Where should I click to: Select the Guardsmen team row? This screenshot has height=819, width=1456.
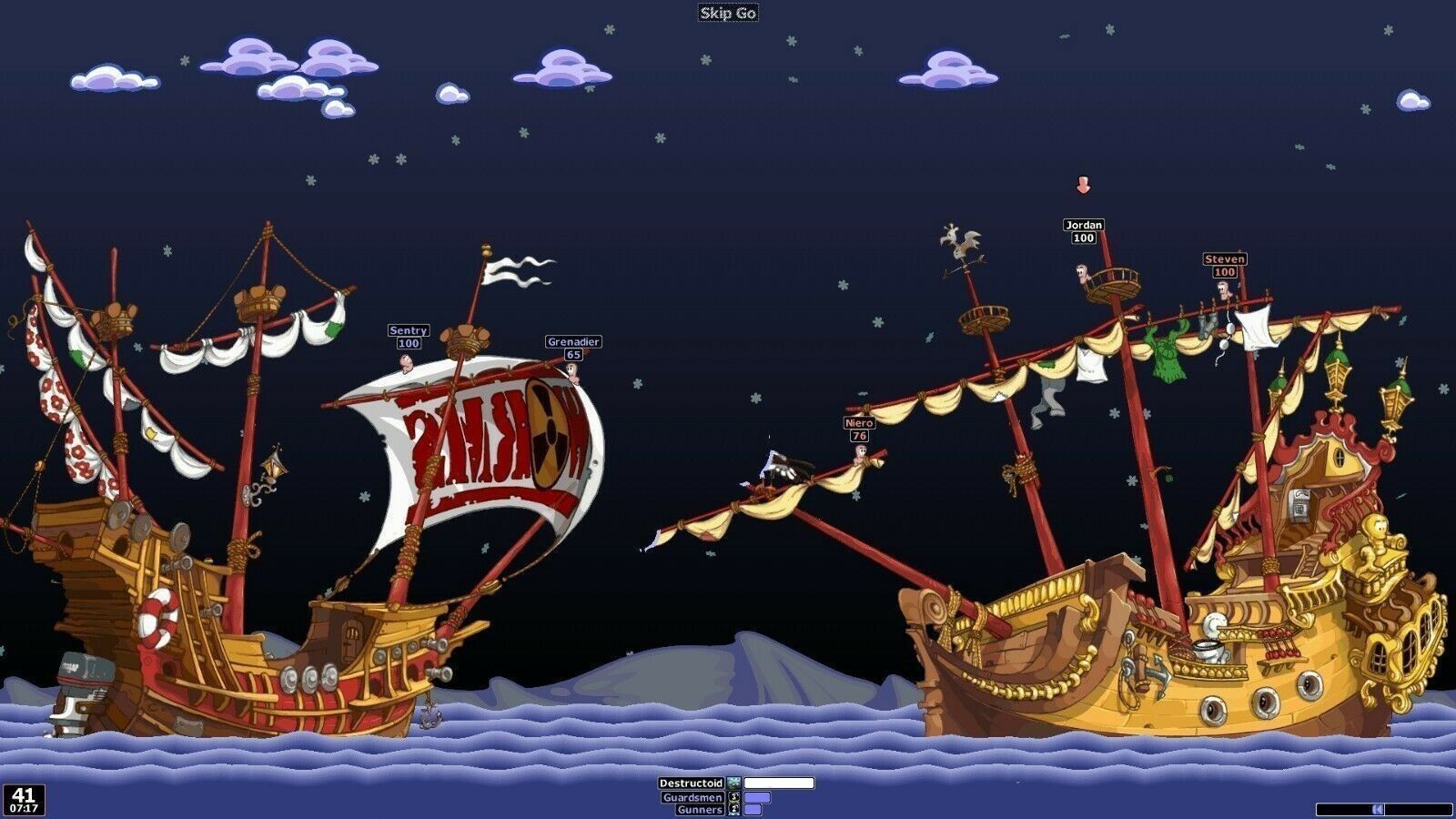click(693, 797)
